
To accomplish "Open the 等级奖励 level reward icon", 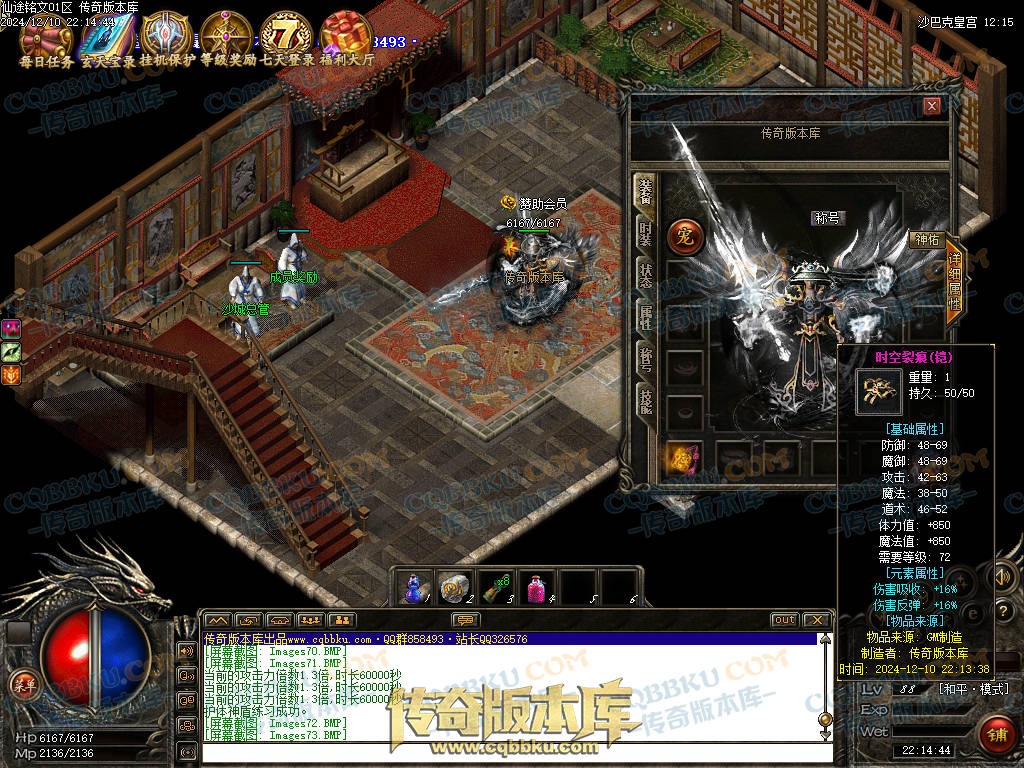I will 226,36.
